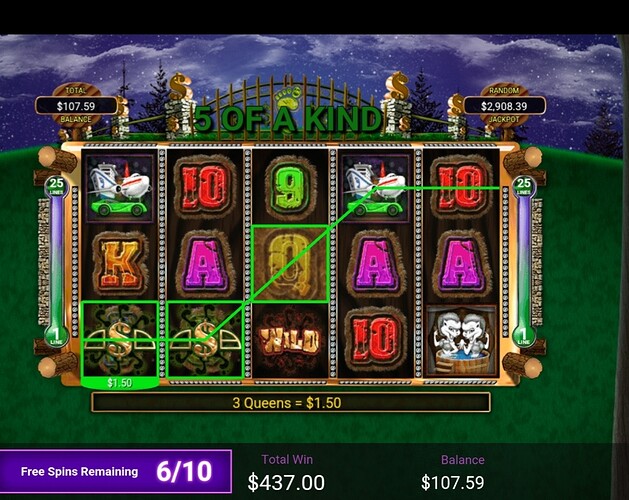Select 25 lines on the right line gauge
629x500 pixels.
pyautogui.click(x=525, y=186)
